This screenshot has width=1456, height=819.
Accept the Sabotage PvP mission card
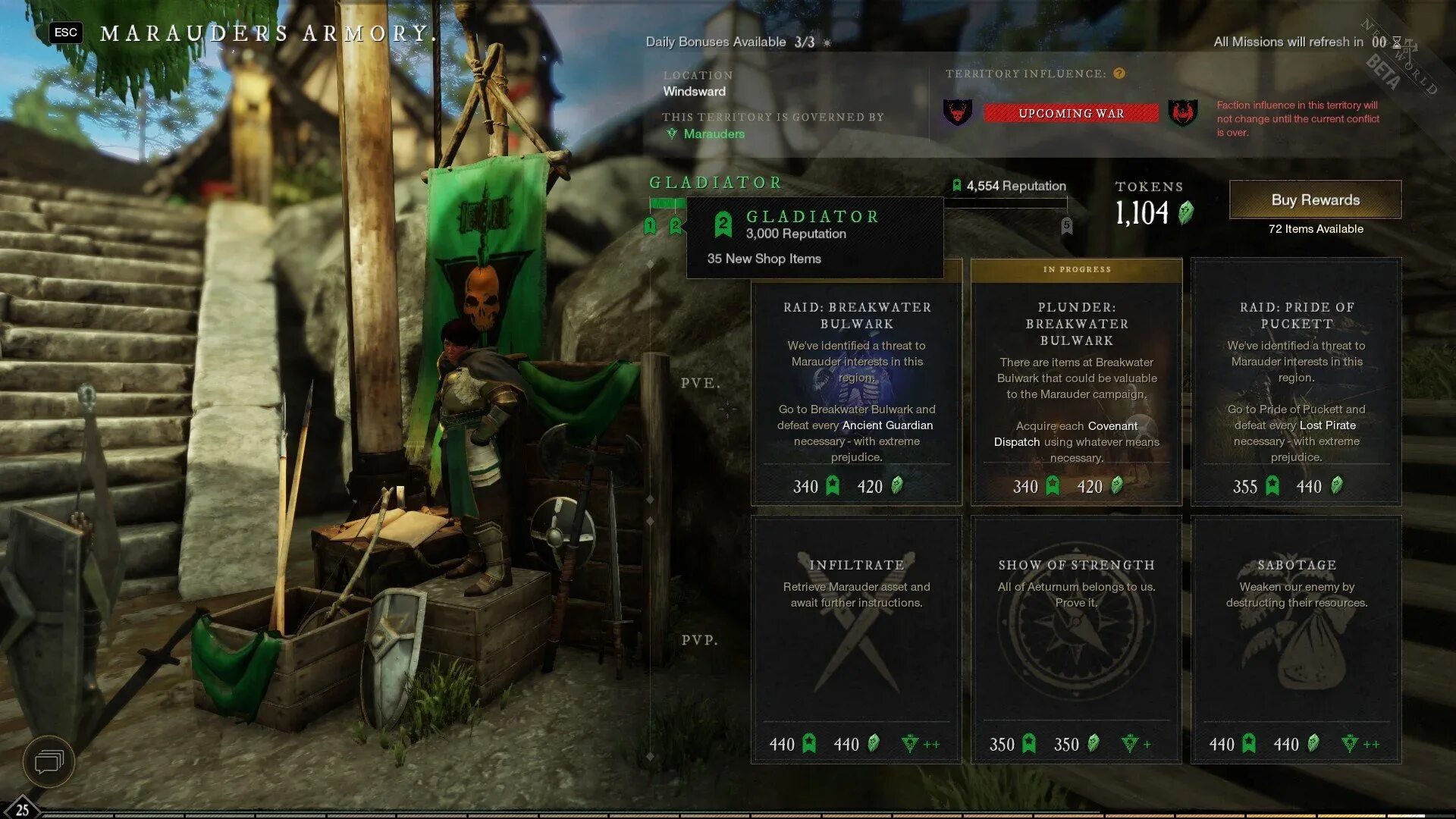pyautogui.click(x=1296, y=639)
